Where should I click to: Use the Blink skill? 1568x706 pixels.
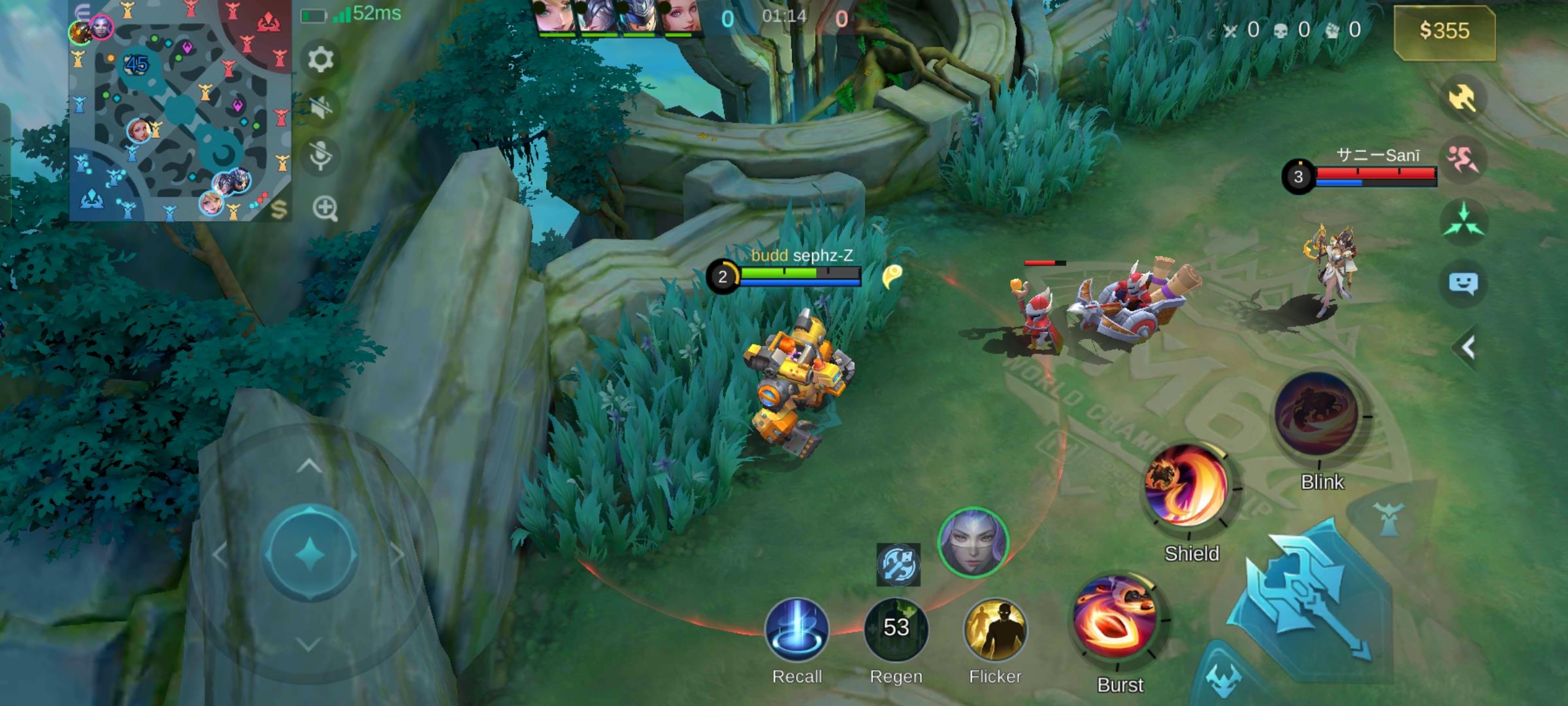1317,413
